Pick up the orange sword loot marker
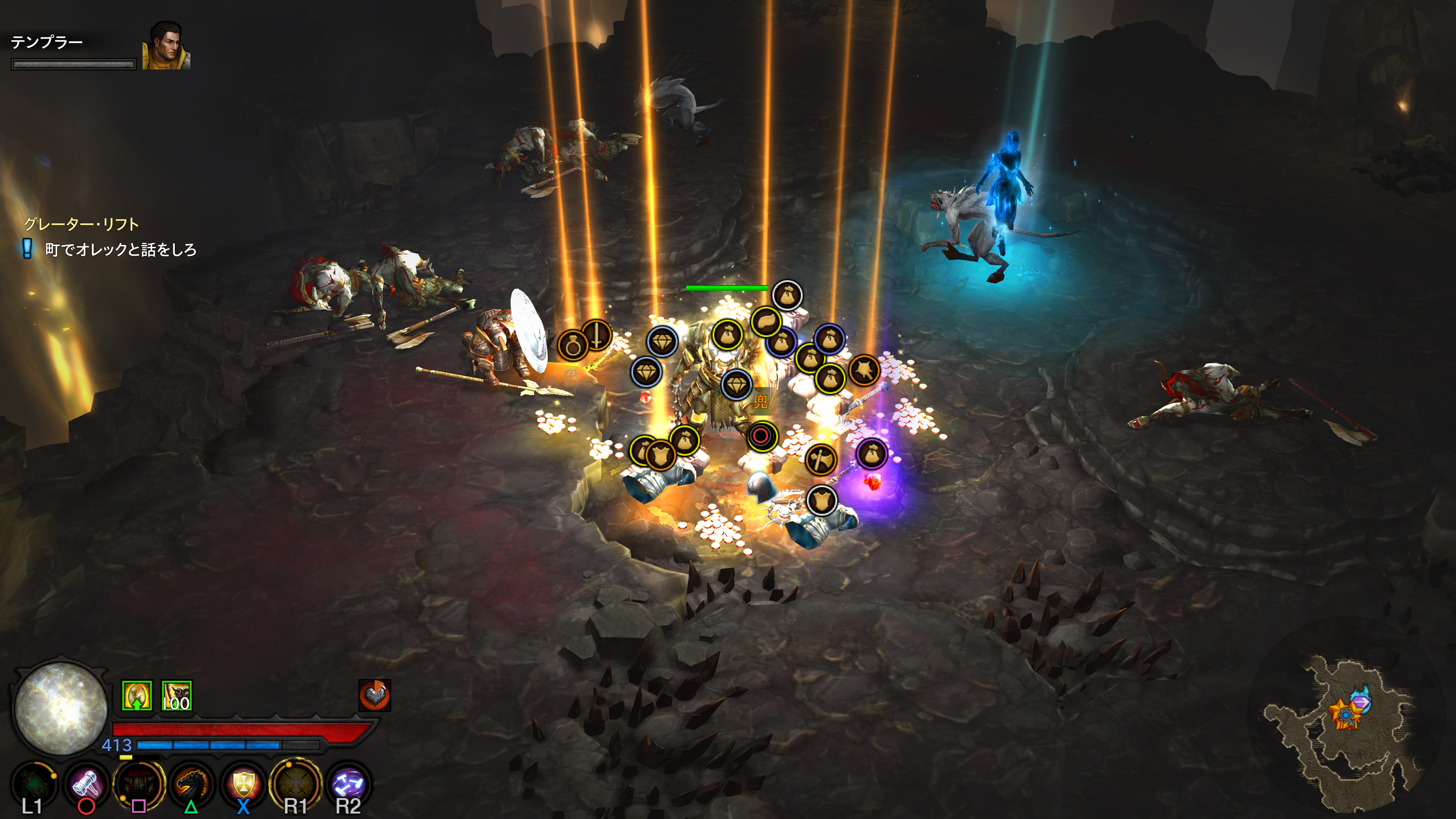Viewport: 1456px width, 819px height. [x=596, y=334]
